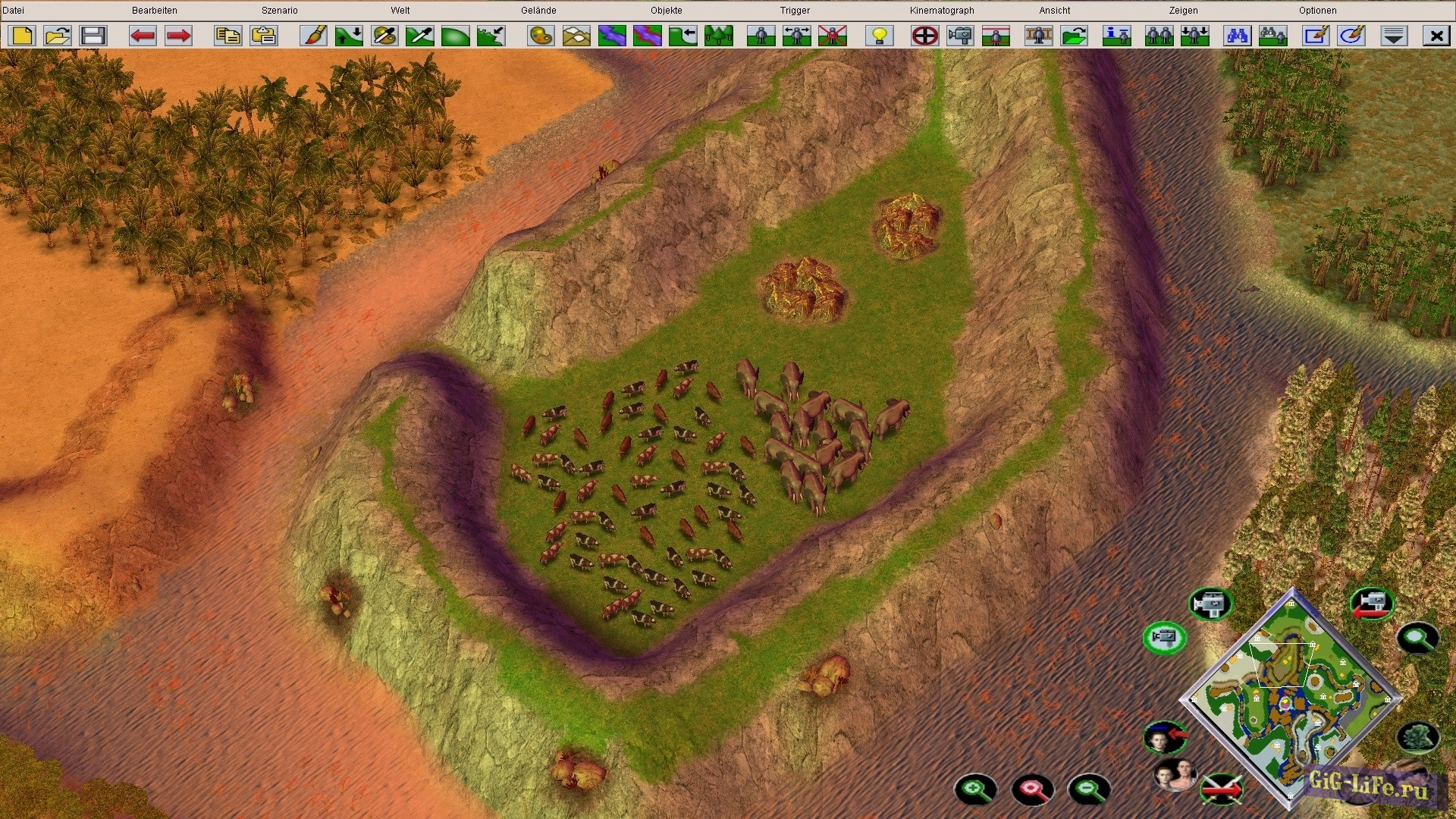This screenshot has height=819, width=1456.
Task: Reset zoom with the red magnifier button
Action: 1032,789
